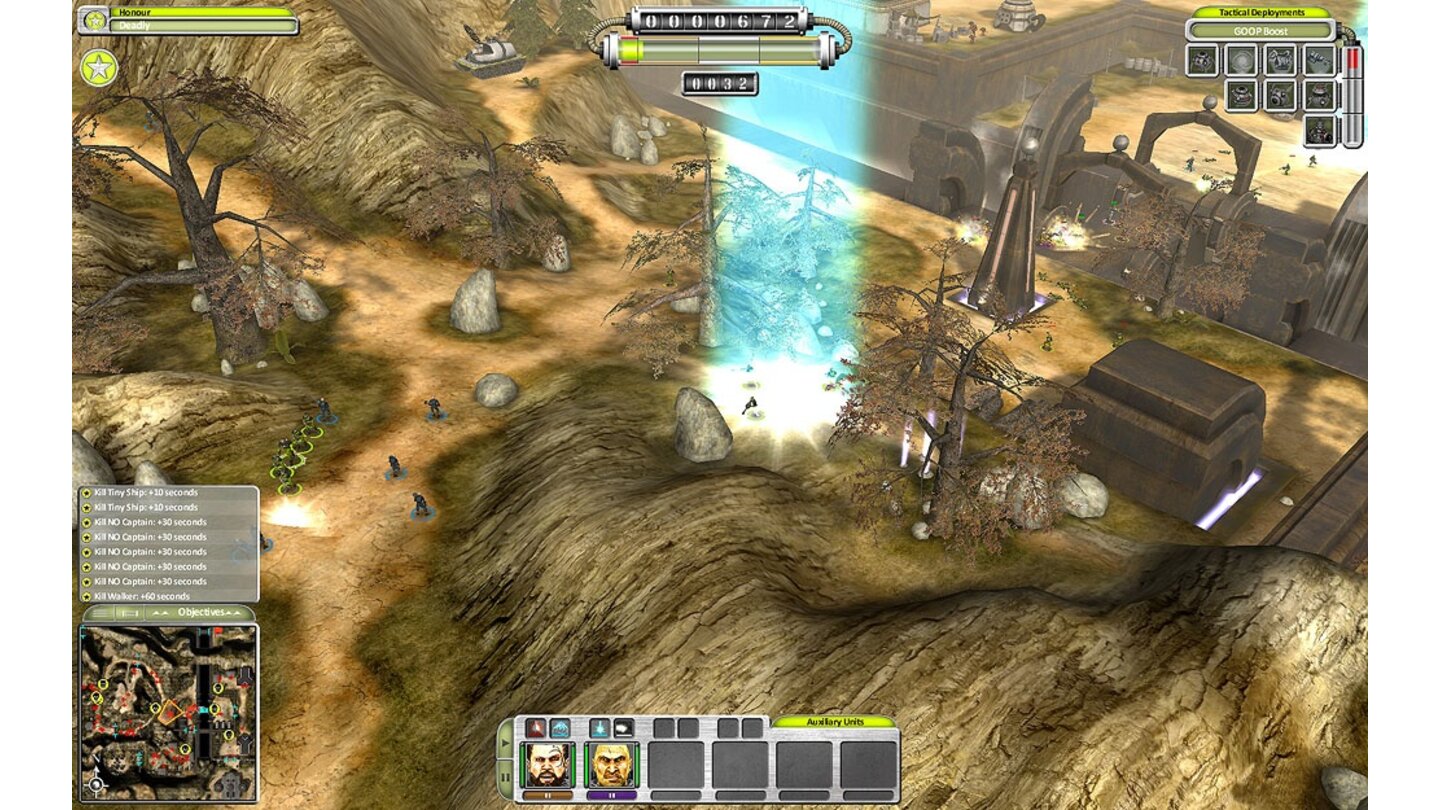The width and height of the screenshot is (1440, 810).
Task: Activate the GOOP Boost deployment
Action: point(1260,30)
